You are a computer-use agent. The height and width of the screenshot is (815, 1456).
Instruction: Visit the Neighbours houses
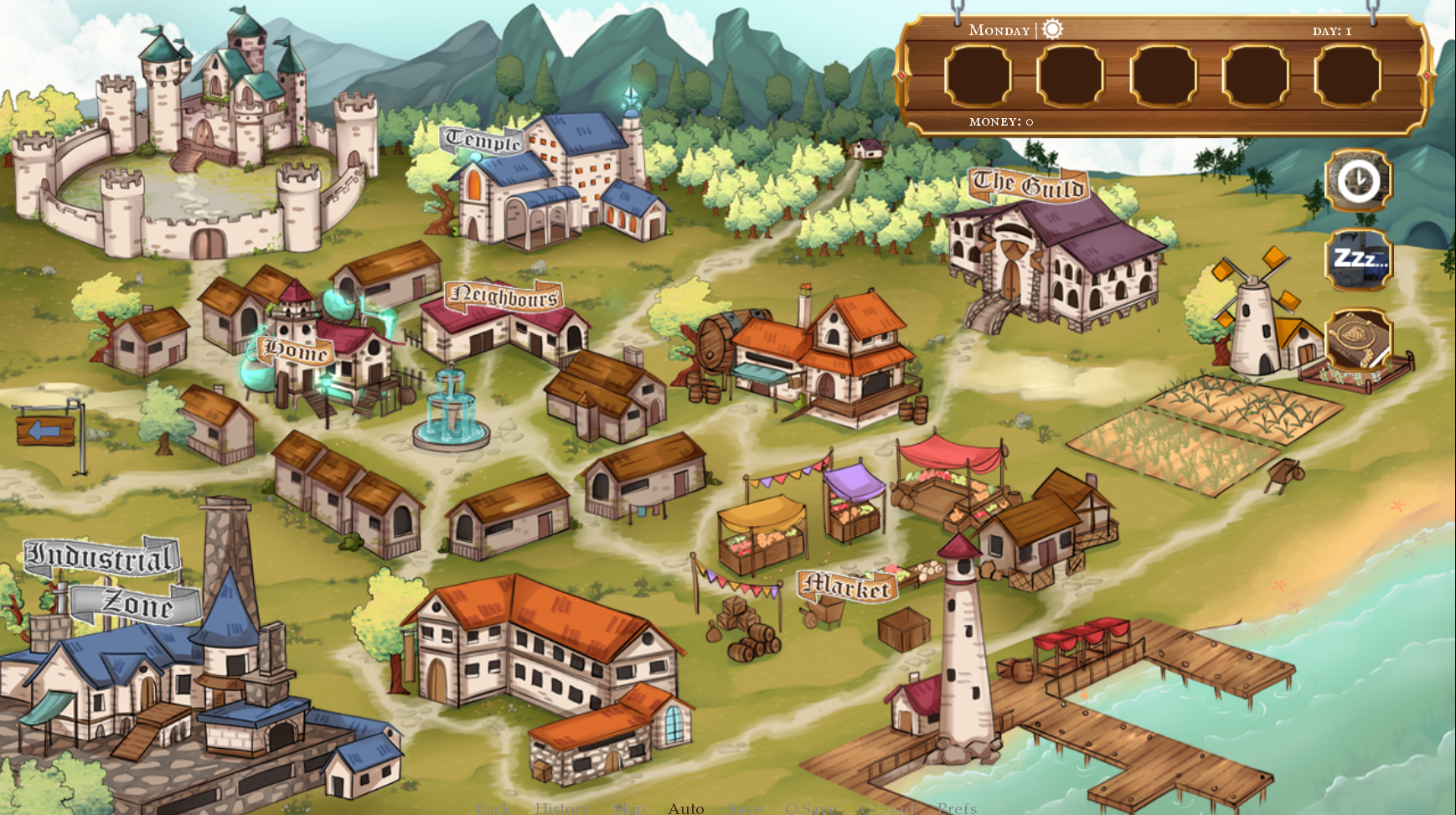(504, 296)
